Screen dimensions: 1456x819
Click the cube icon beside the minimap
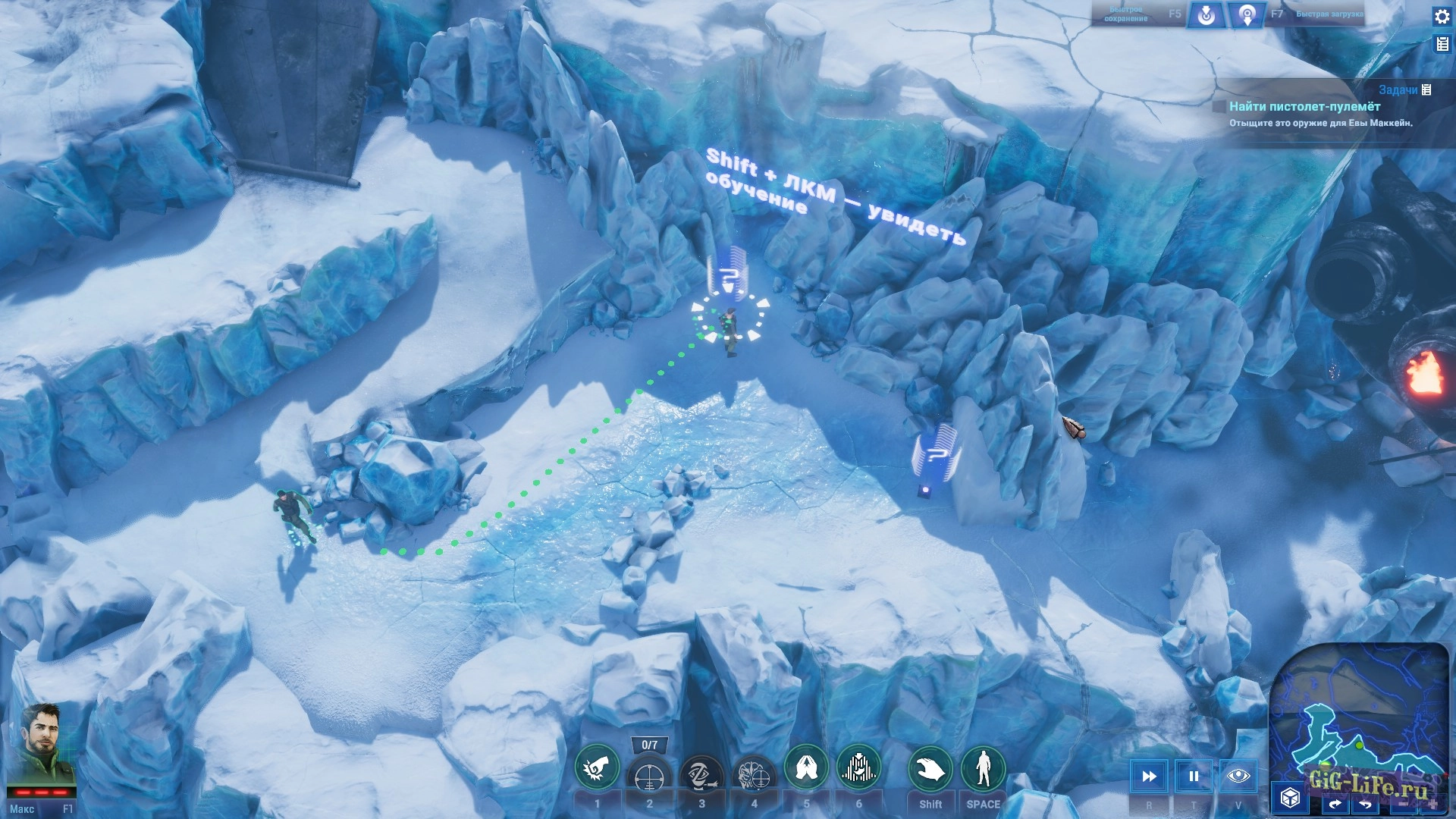(x=1290, y=798)
